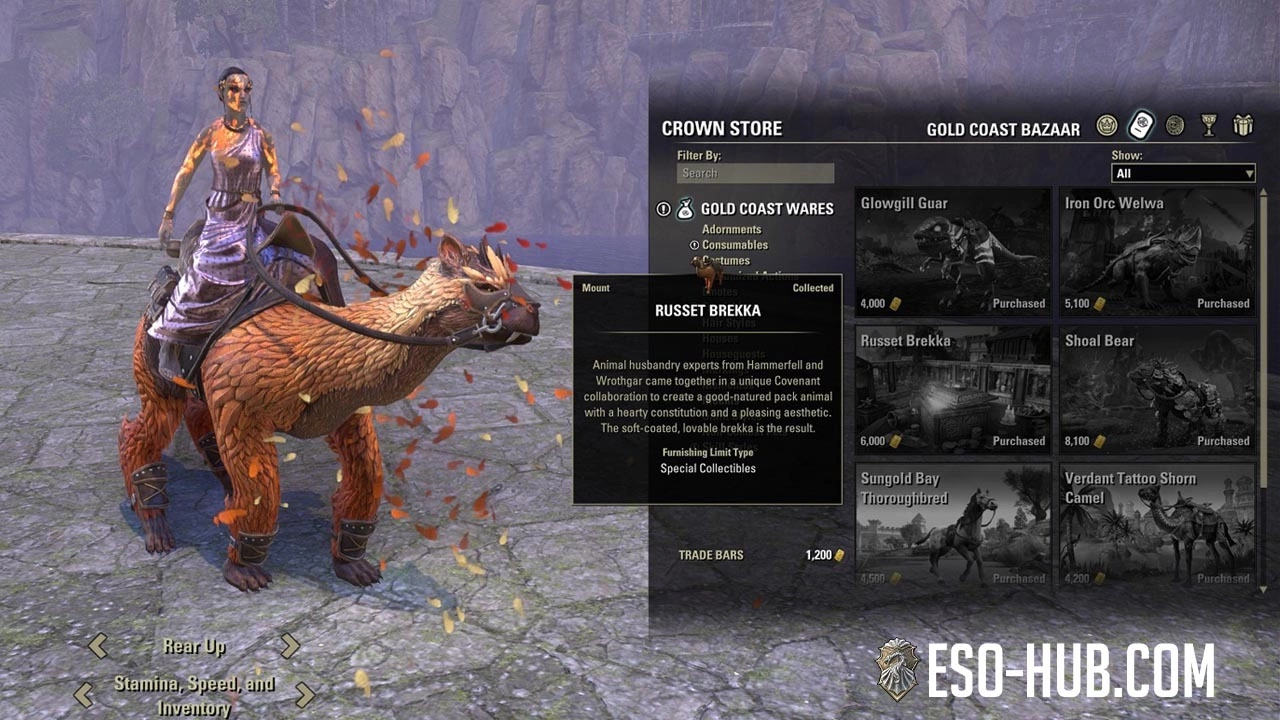Open the Show filter dropdown

pos(1183,173)
